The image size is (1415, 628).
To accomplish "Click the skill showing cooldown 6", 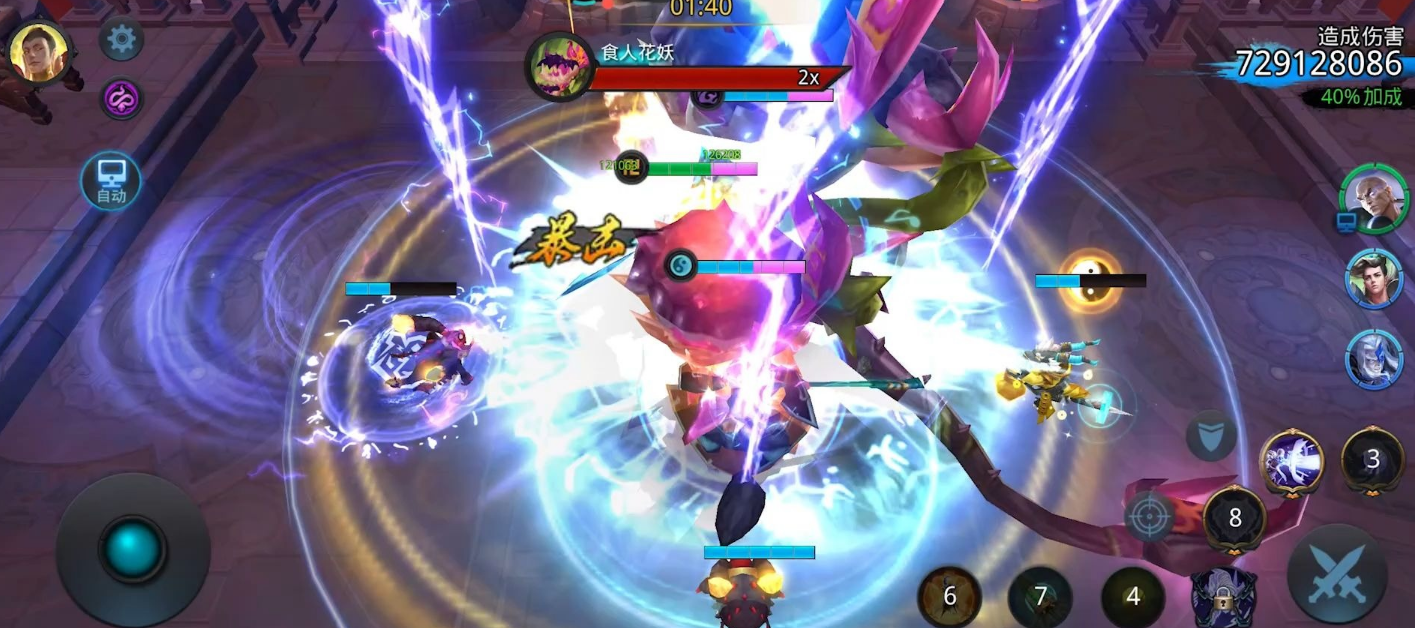I will coord(949,597).
